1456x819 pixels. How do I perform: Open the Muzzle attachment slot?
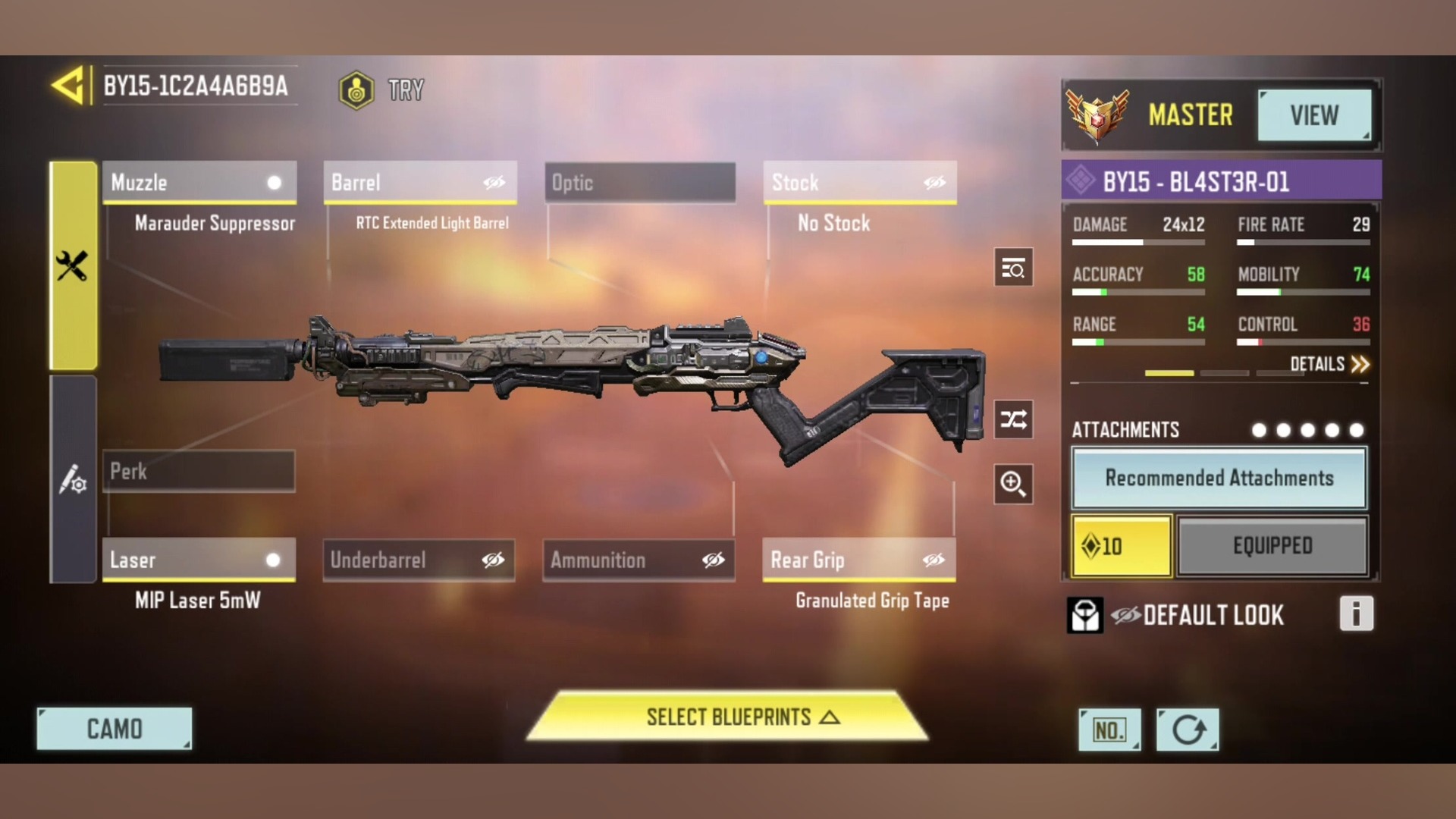199,183
